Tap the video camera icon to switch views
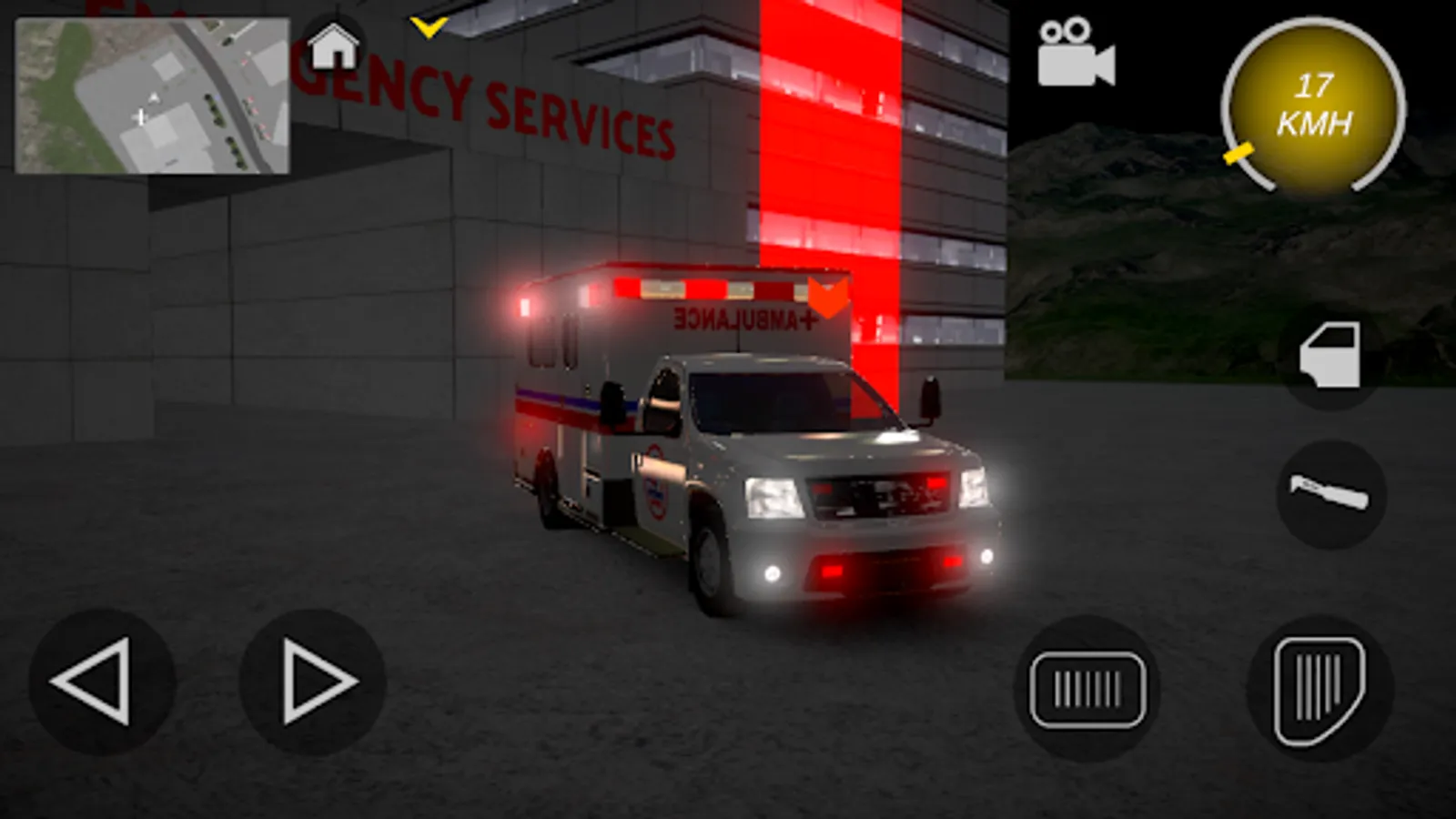1456x819 pixels. (1077, 55)
